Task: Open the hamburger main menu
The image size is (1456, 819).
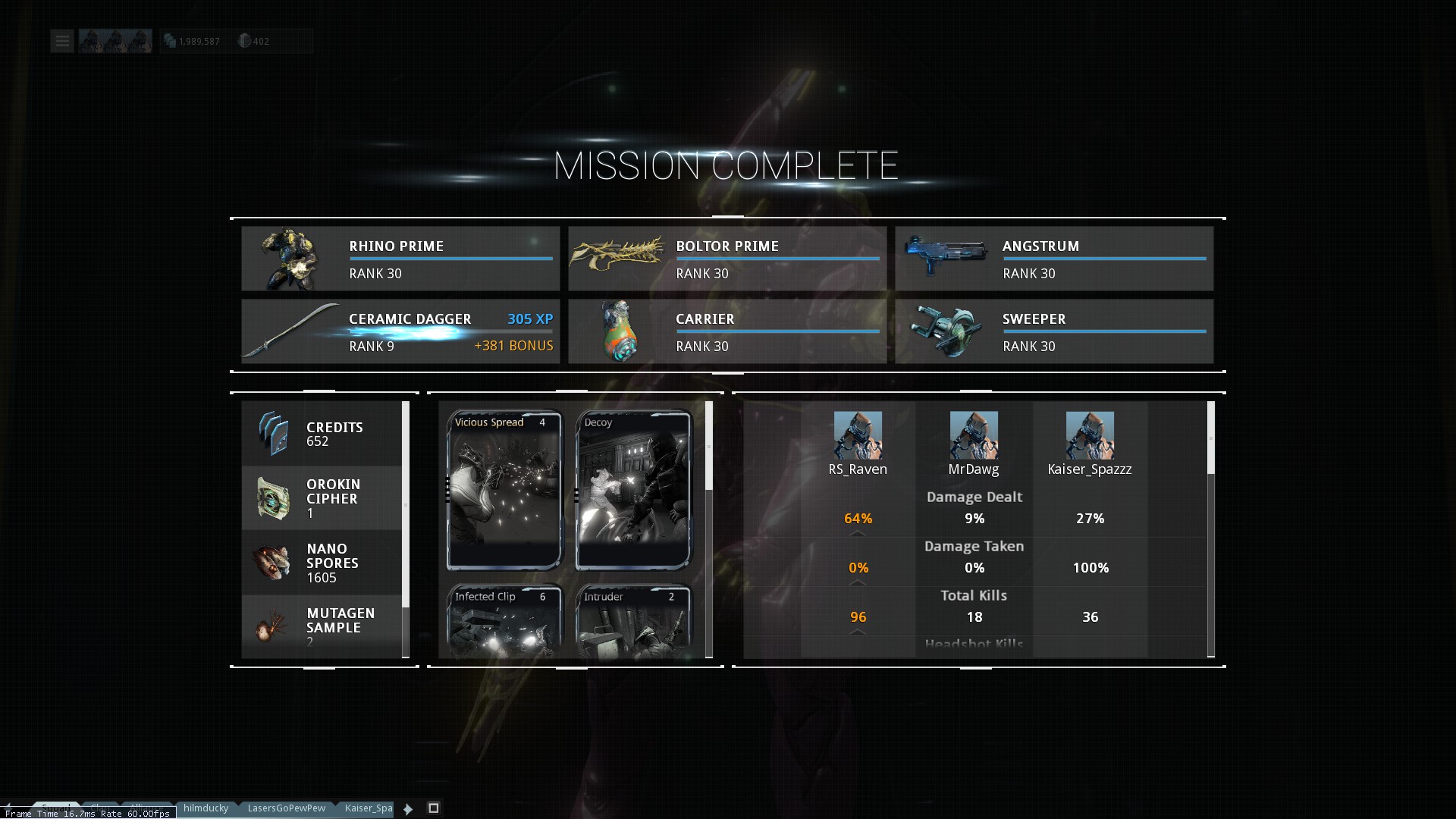Action: tap(62, 41)
